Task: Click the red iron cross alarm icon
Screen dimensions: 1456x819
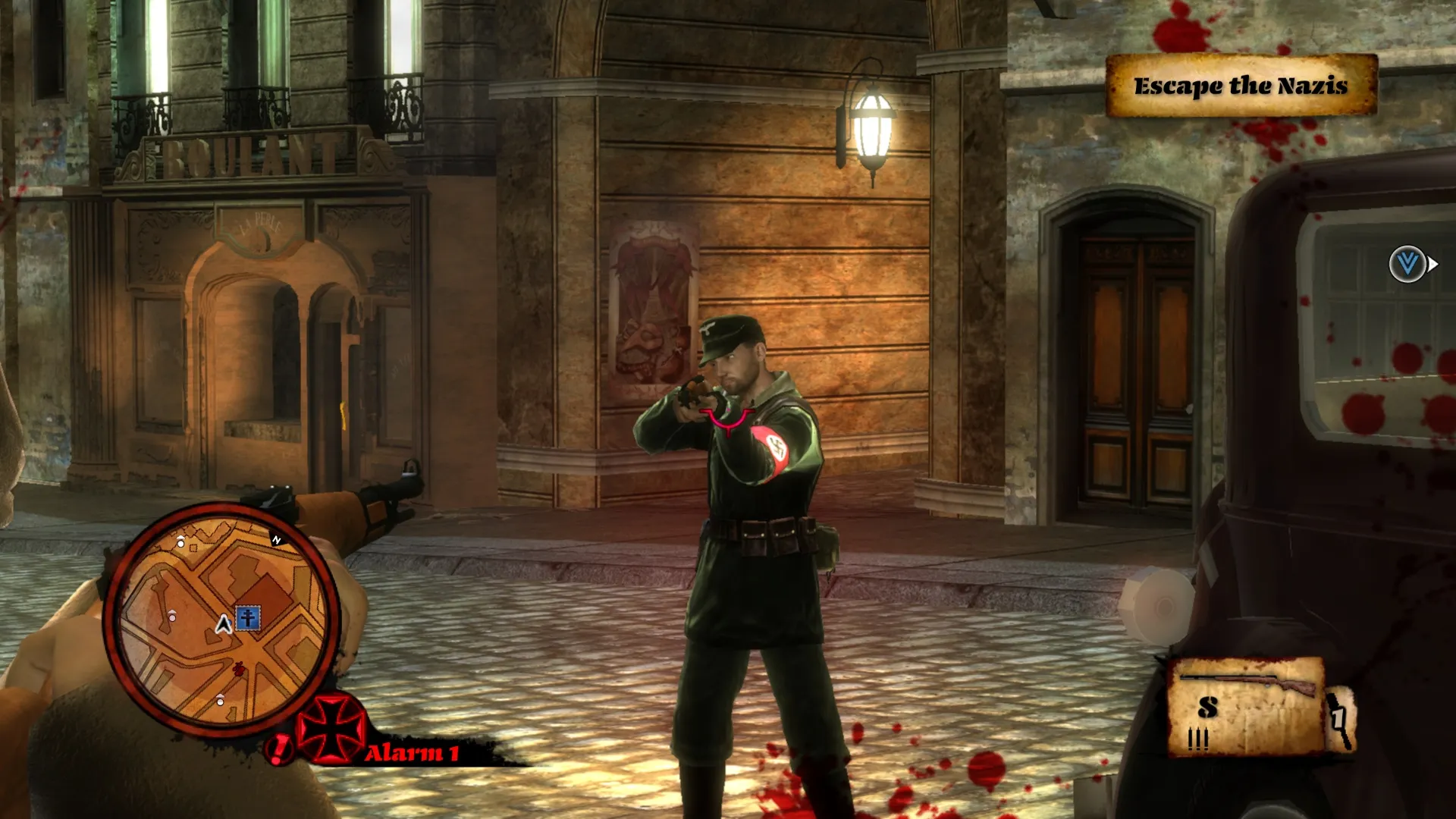Action: [x=331, y=728]
